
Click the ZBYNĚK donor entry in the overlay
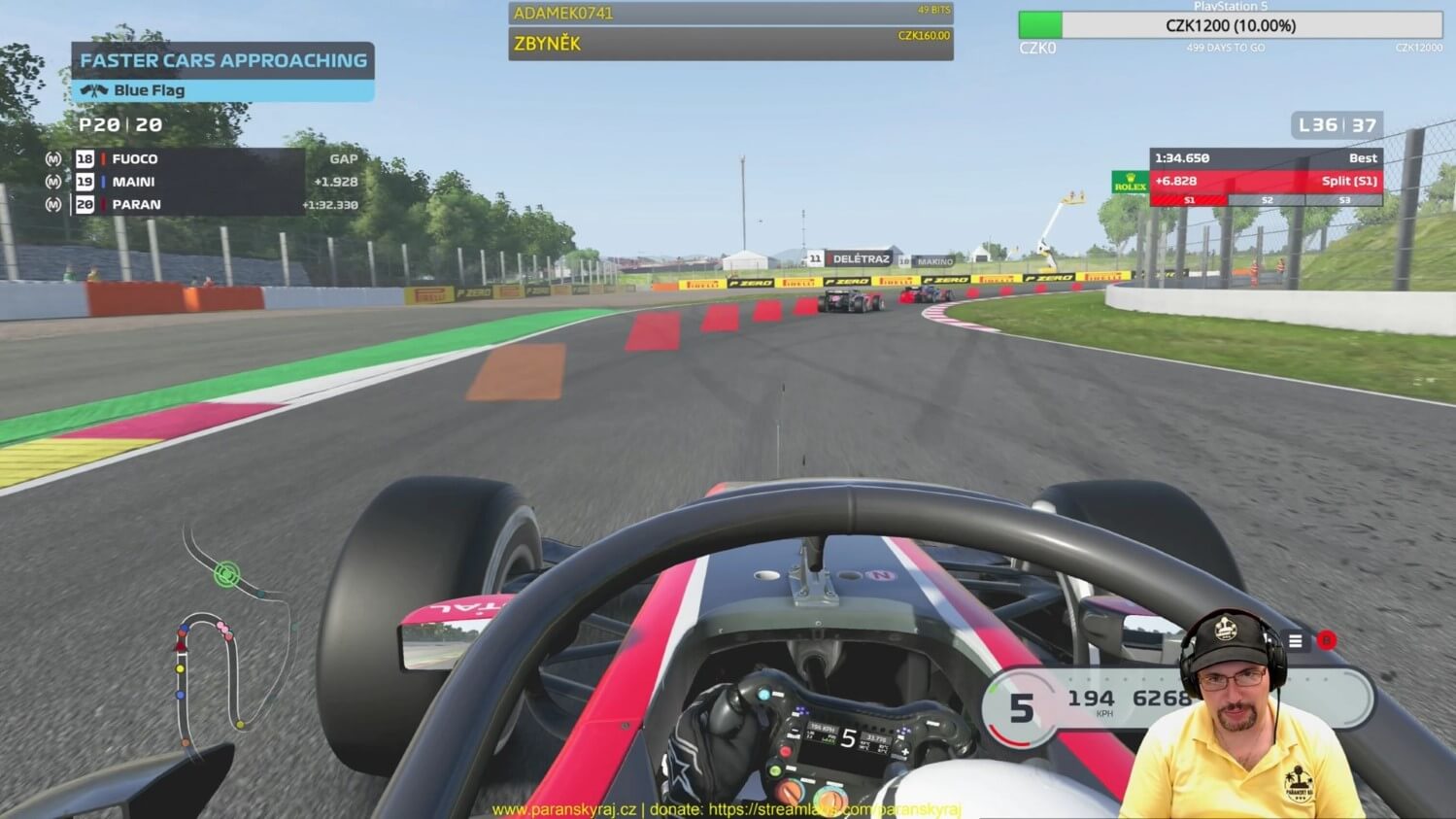729,44
